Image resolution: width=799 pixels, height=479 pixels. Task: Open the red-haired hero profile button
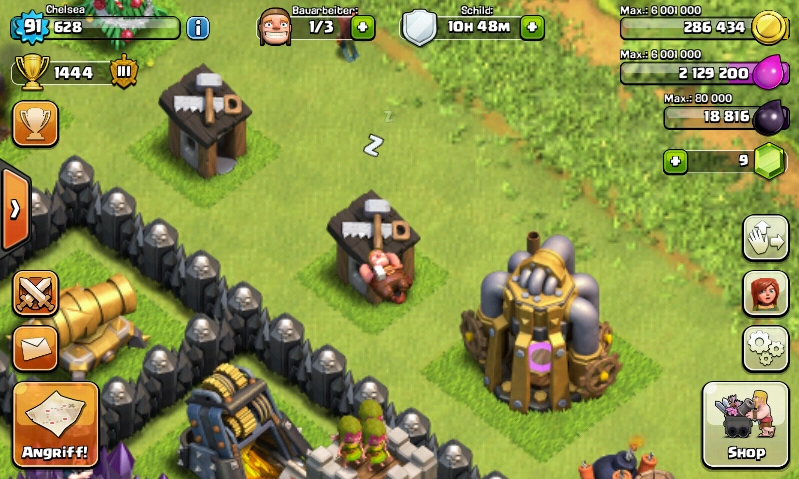[x=765, y=293]
